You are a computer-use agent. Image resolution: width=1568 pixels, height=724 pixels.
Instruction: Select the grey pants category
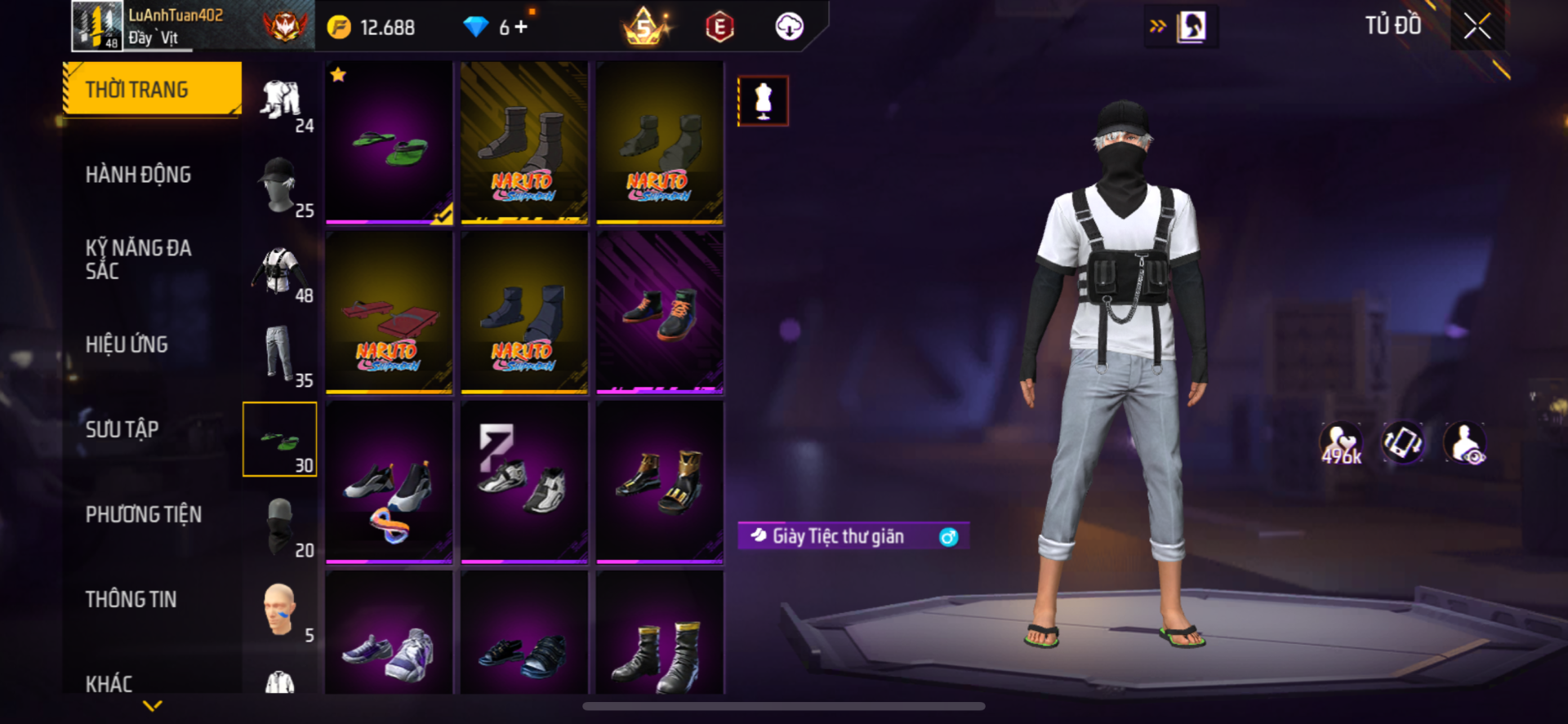(280, 354)
